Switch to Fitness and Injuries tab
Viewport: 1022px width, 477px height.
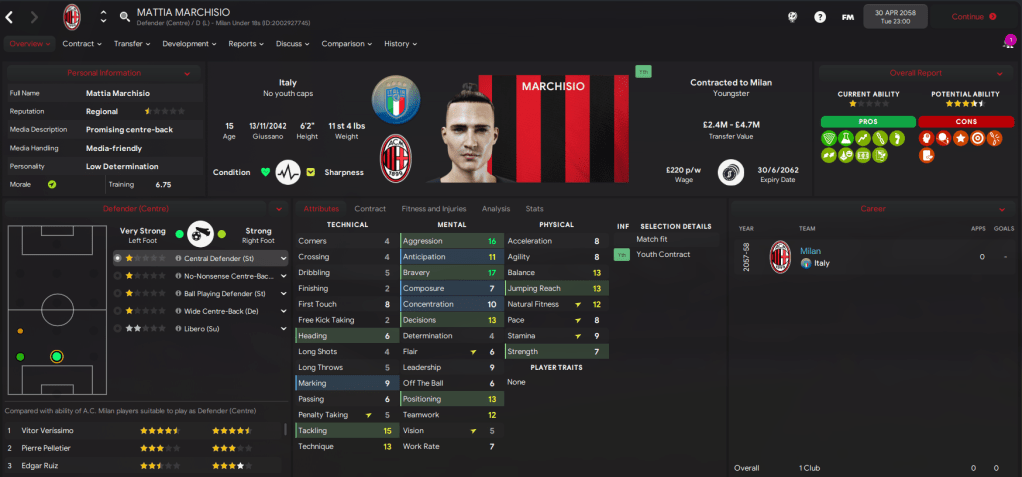pos(433,209)
